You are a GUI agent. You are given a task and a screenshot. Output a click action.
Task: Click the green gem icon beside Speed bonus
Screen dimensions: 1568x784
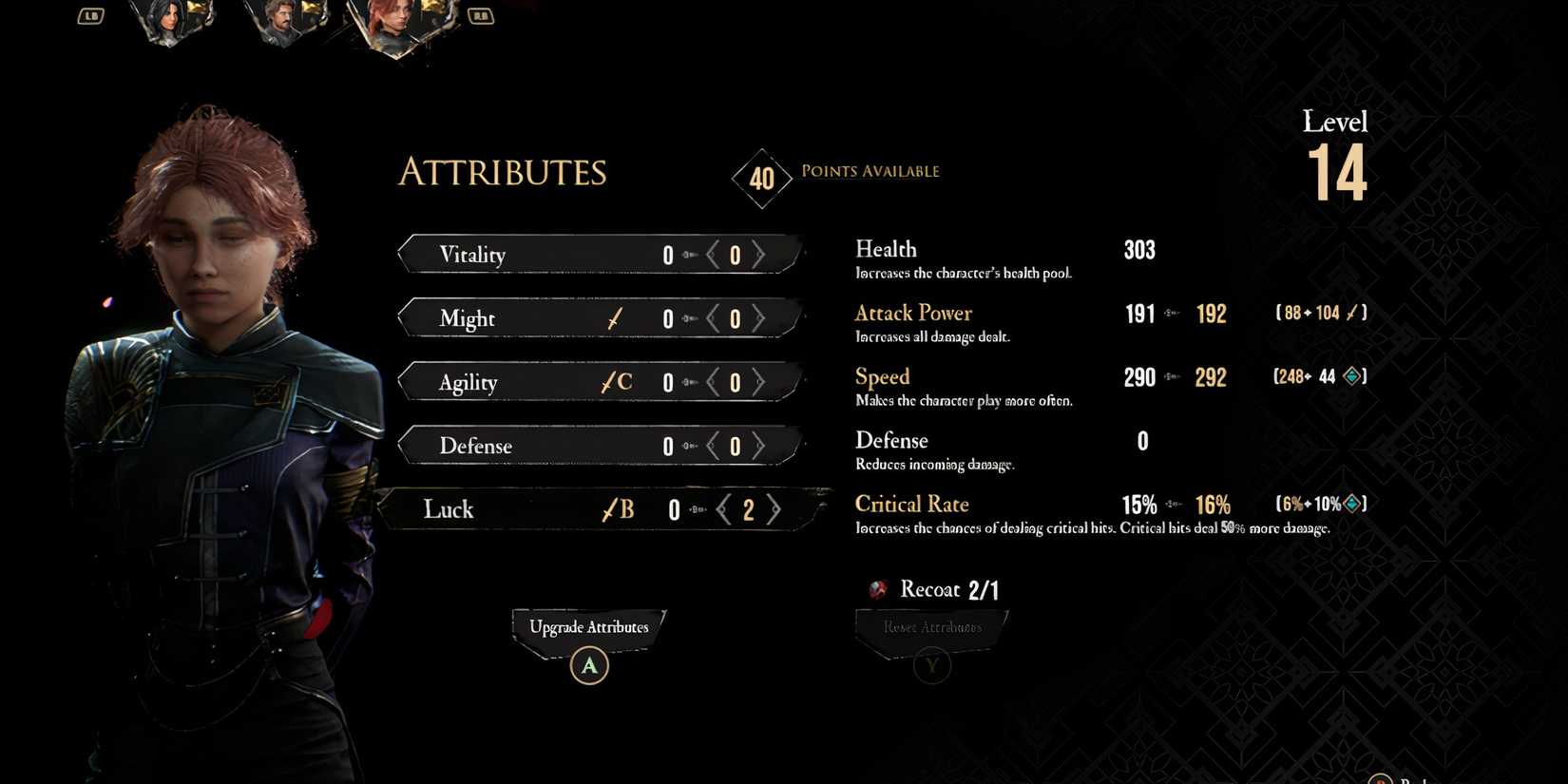coord(1350,376)
